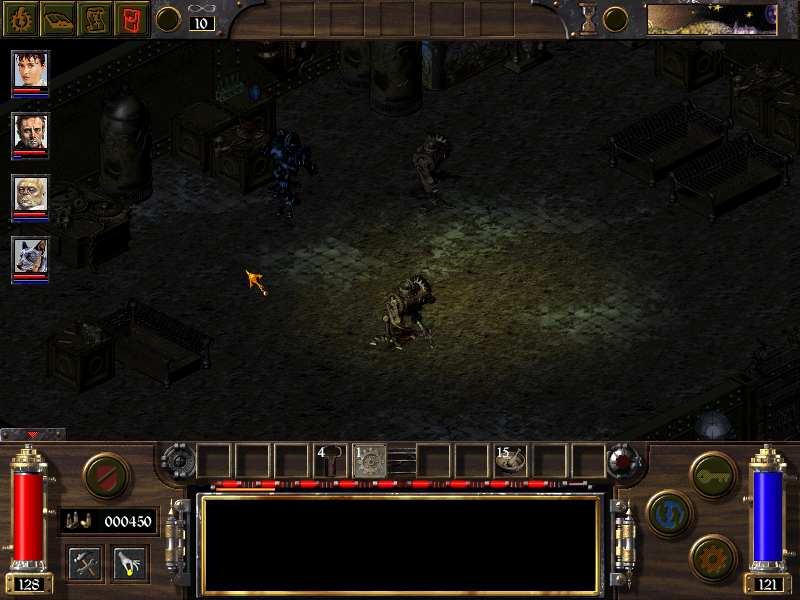This screenshot has height=600, width=800.
Task: Open the gear icon in the top-left toolbar
Action: 19,18
